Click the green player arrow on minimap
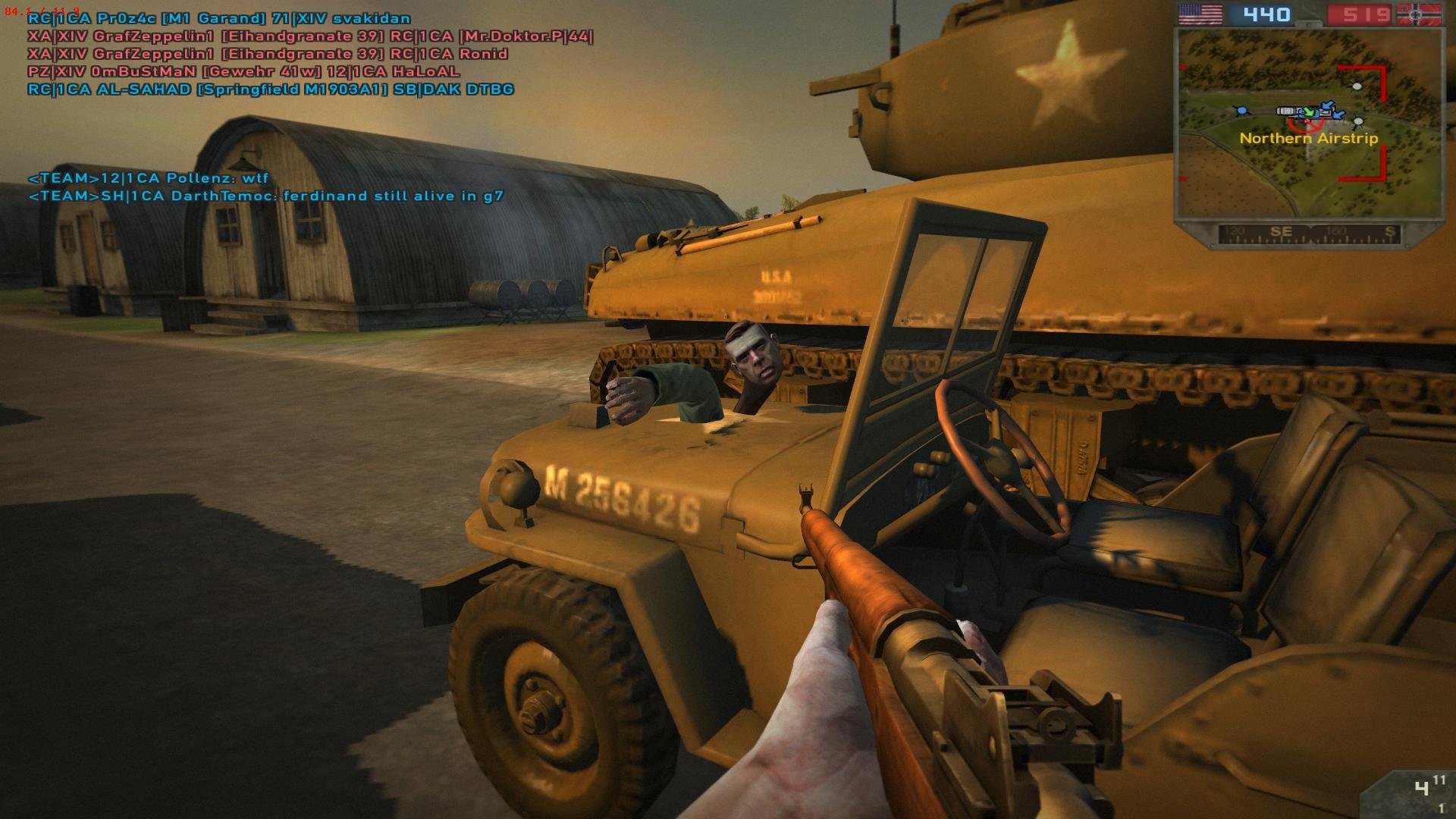 1307,112
